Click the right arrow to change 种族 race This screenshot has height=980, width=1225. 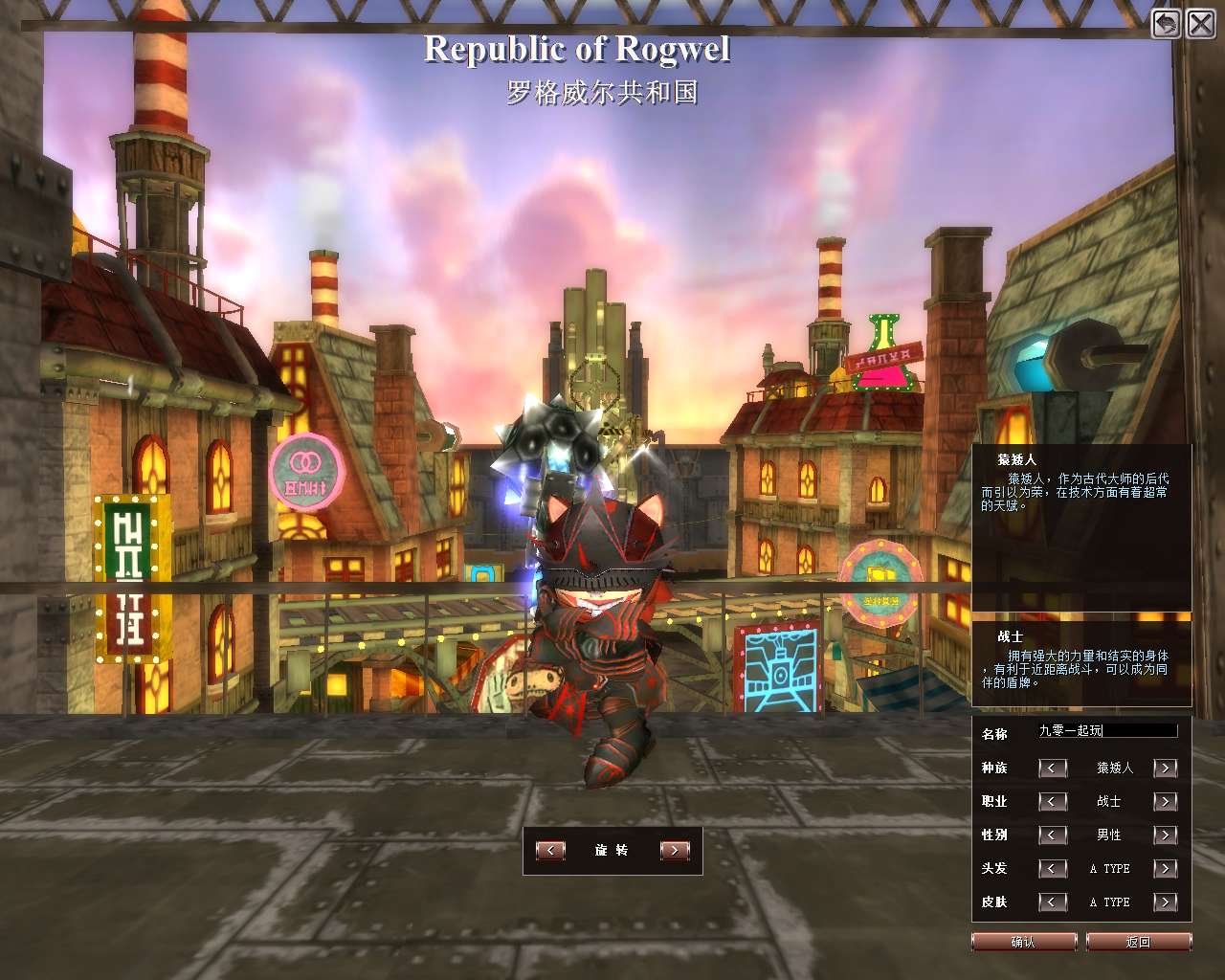click(1166, 768)
